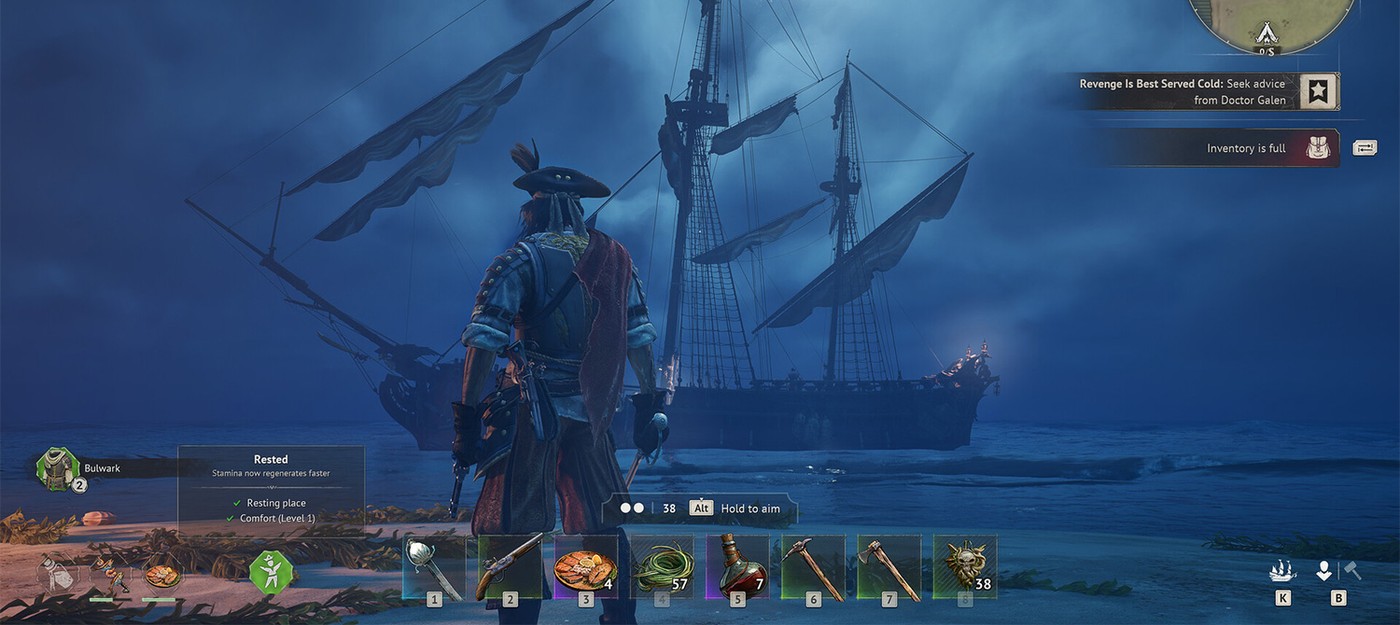1400x625 pixels.
Task: Select the green Rested status icon
Action: (x=272, y=573)
